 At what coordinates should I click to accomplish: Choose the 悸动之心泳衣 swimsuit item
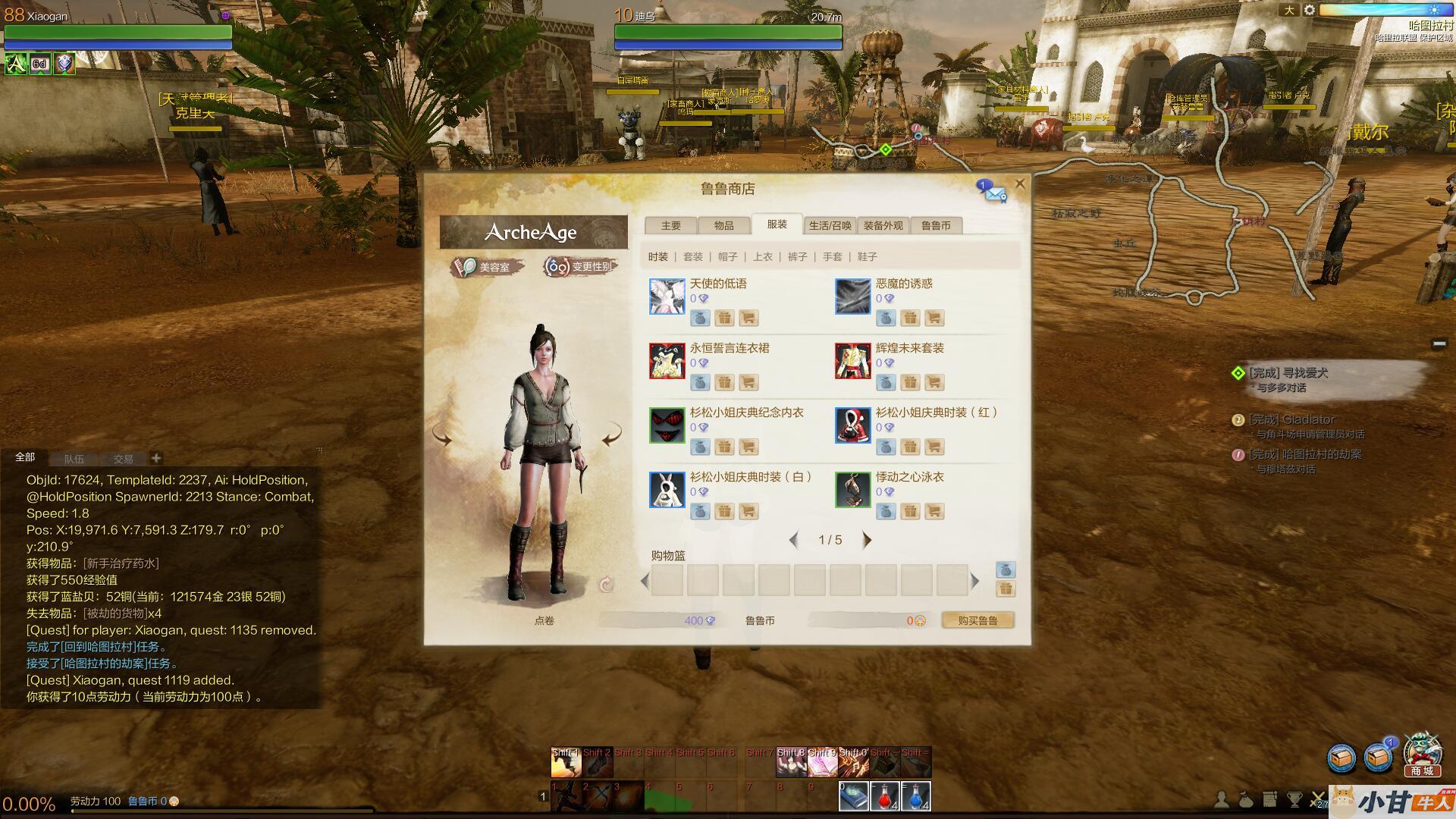853,489
